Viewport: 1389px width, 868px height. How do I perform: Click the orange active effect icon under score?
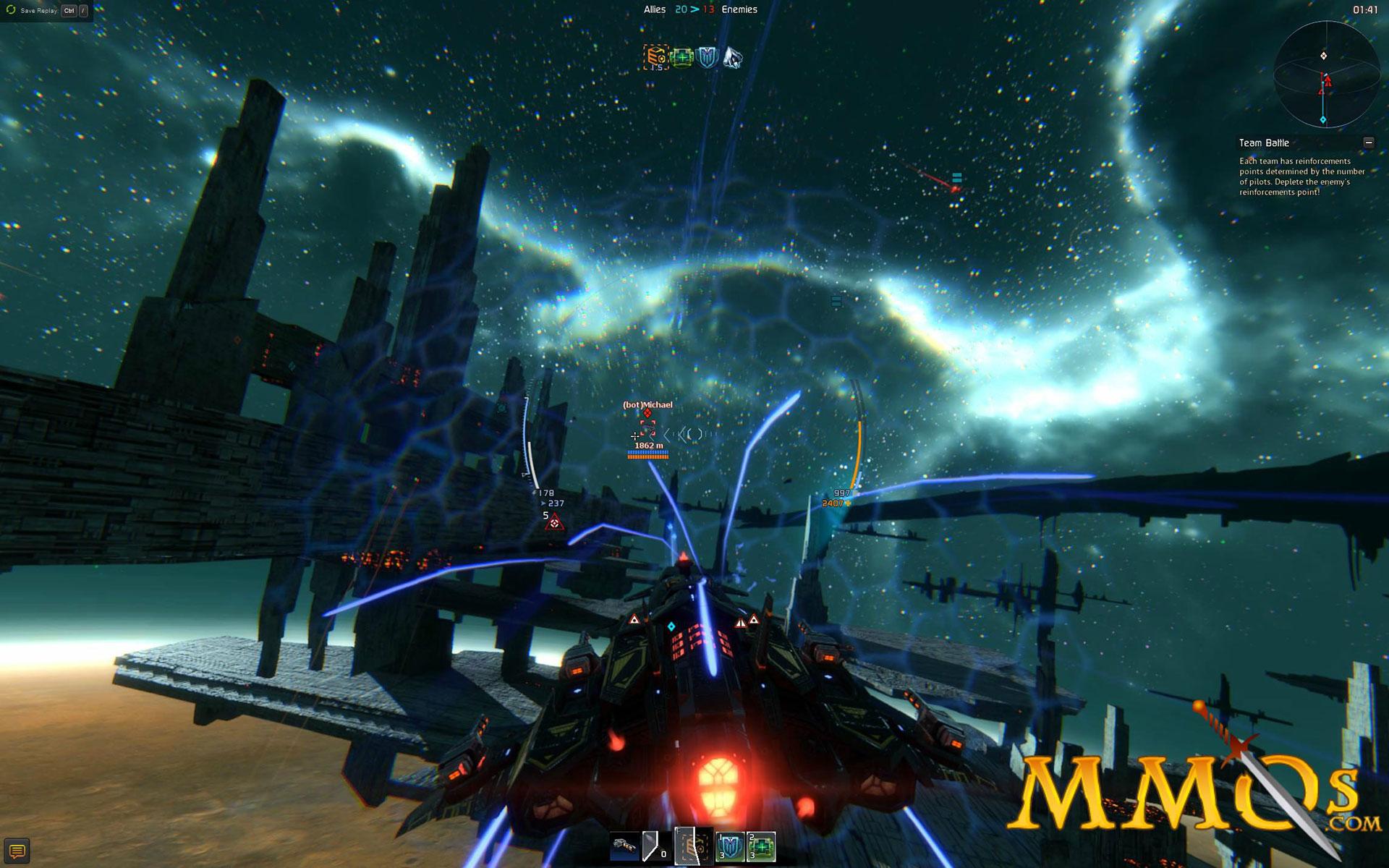click(656, 57)
